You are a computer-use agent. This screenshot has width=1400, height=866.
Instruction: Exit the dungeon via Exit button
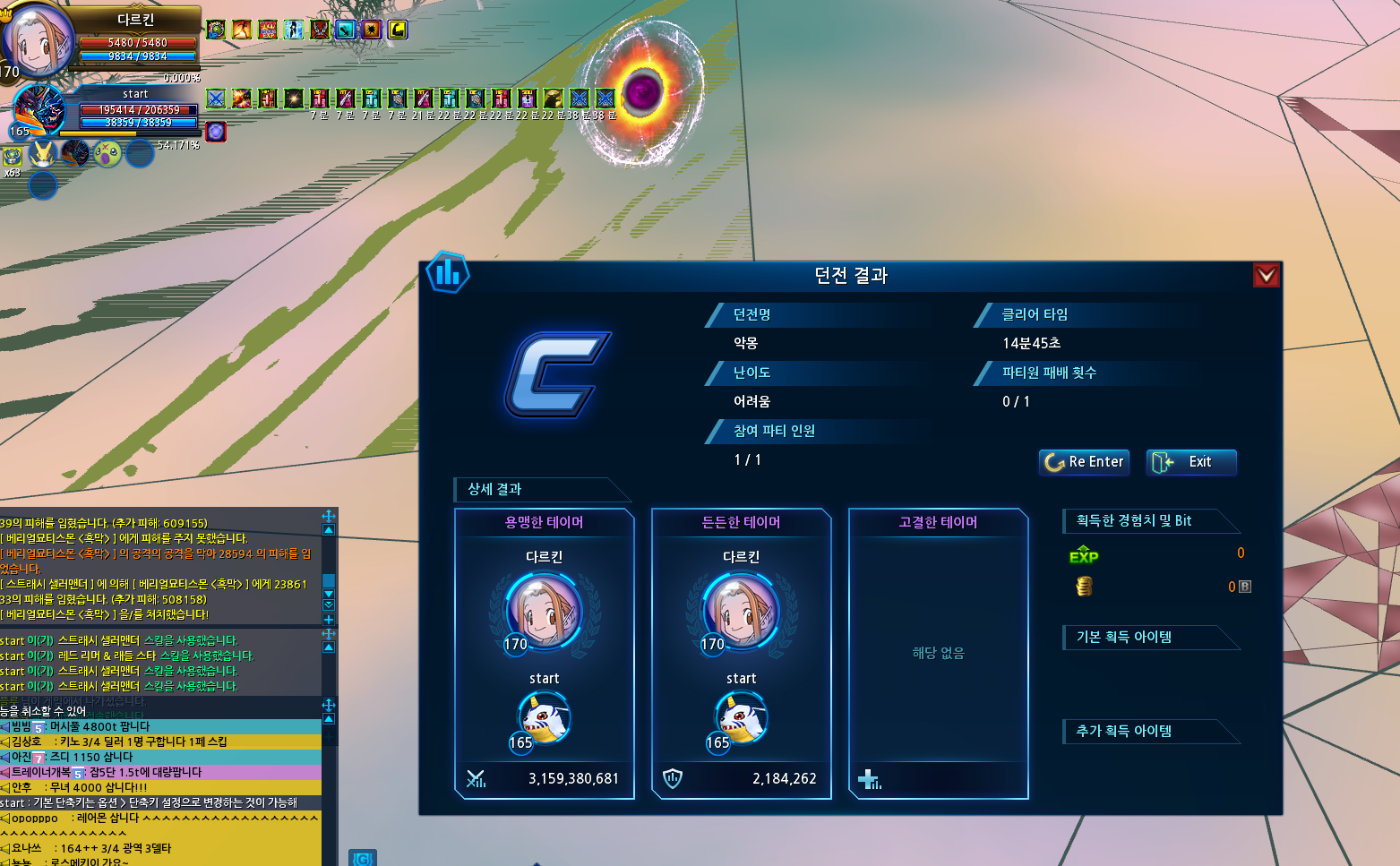coord(1190,462)
